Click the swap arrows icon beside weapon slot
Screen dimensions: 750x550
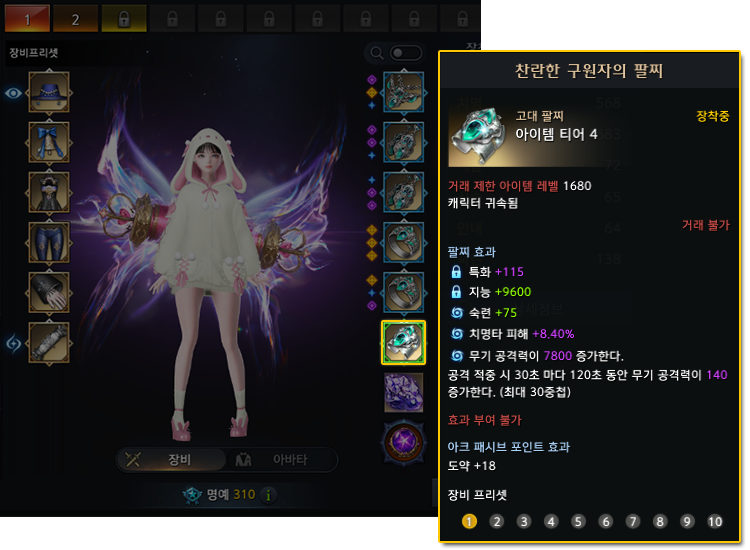(x=14, y=343)
